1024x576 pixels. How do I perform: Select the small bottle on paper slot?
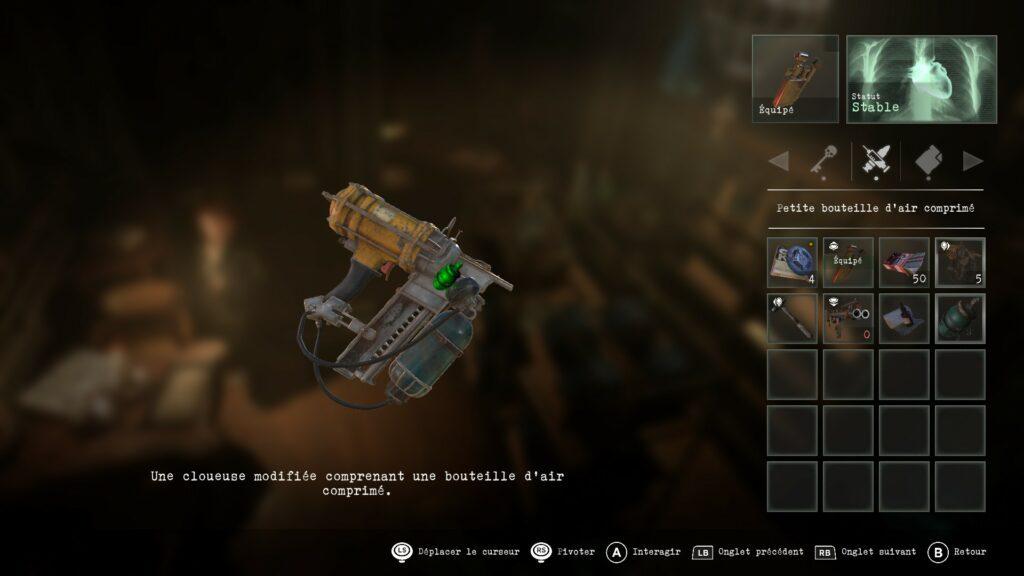pyautogui.click(x=904, y=318)
